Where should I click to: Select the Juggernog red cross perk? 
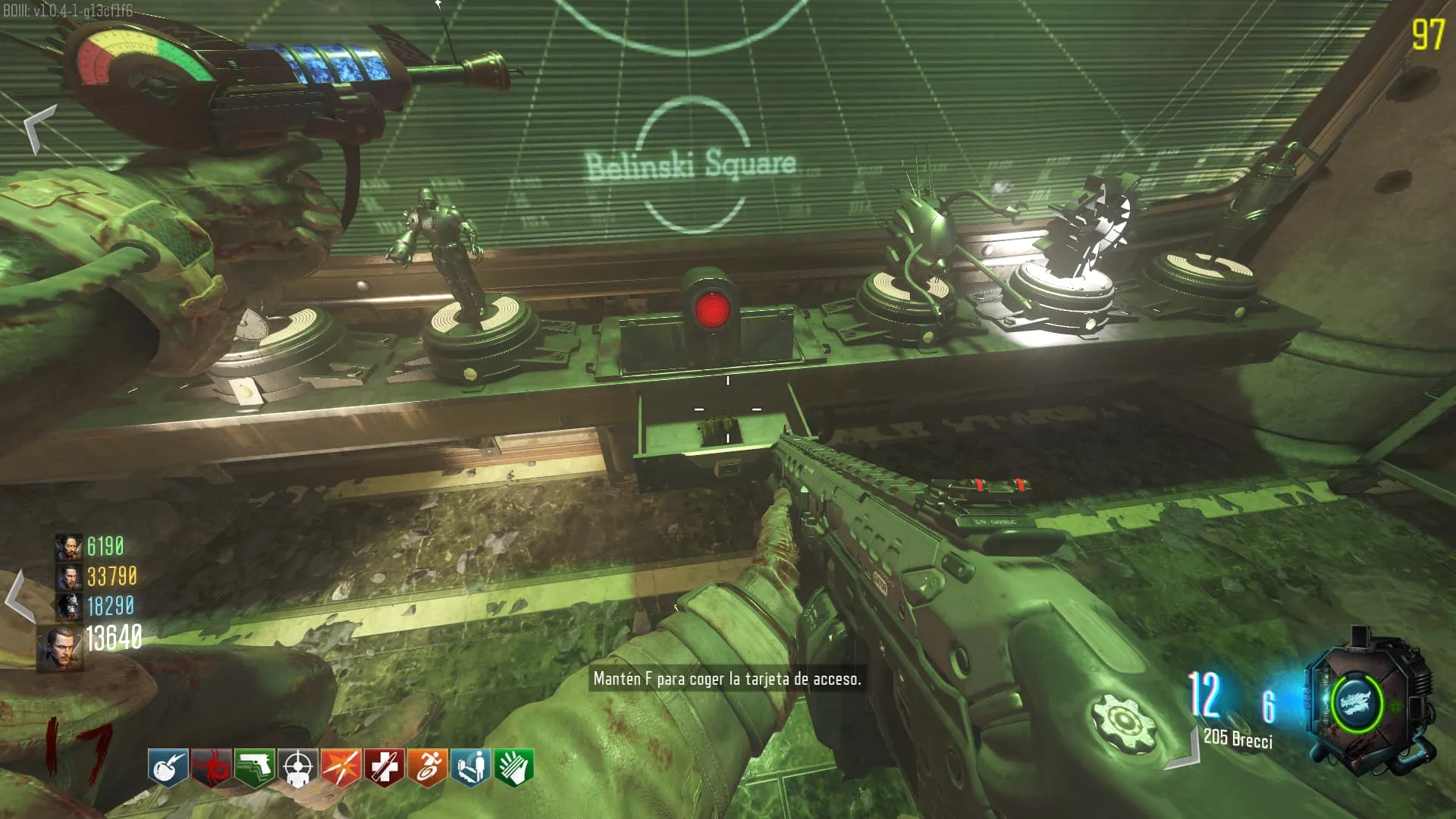(x=384, y=768)
